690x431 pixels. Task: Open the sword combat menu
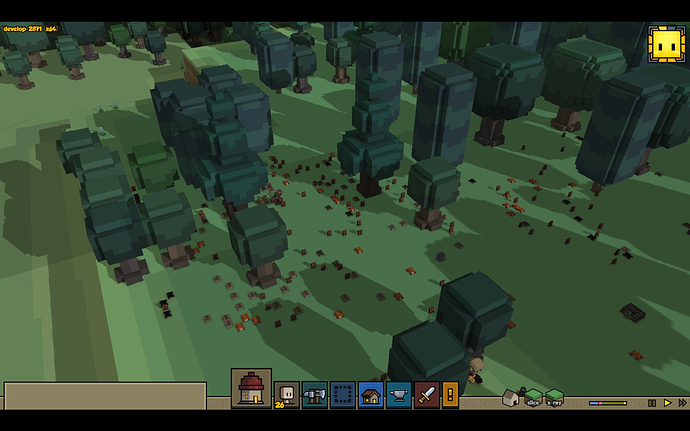(x=427, y=394)
